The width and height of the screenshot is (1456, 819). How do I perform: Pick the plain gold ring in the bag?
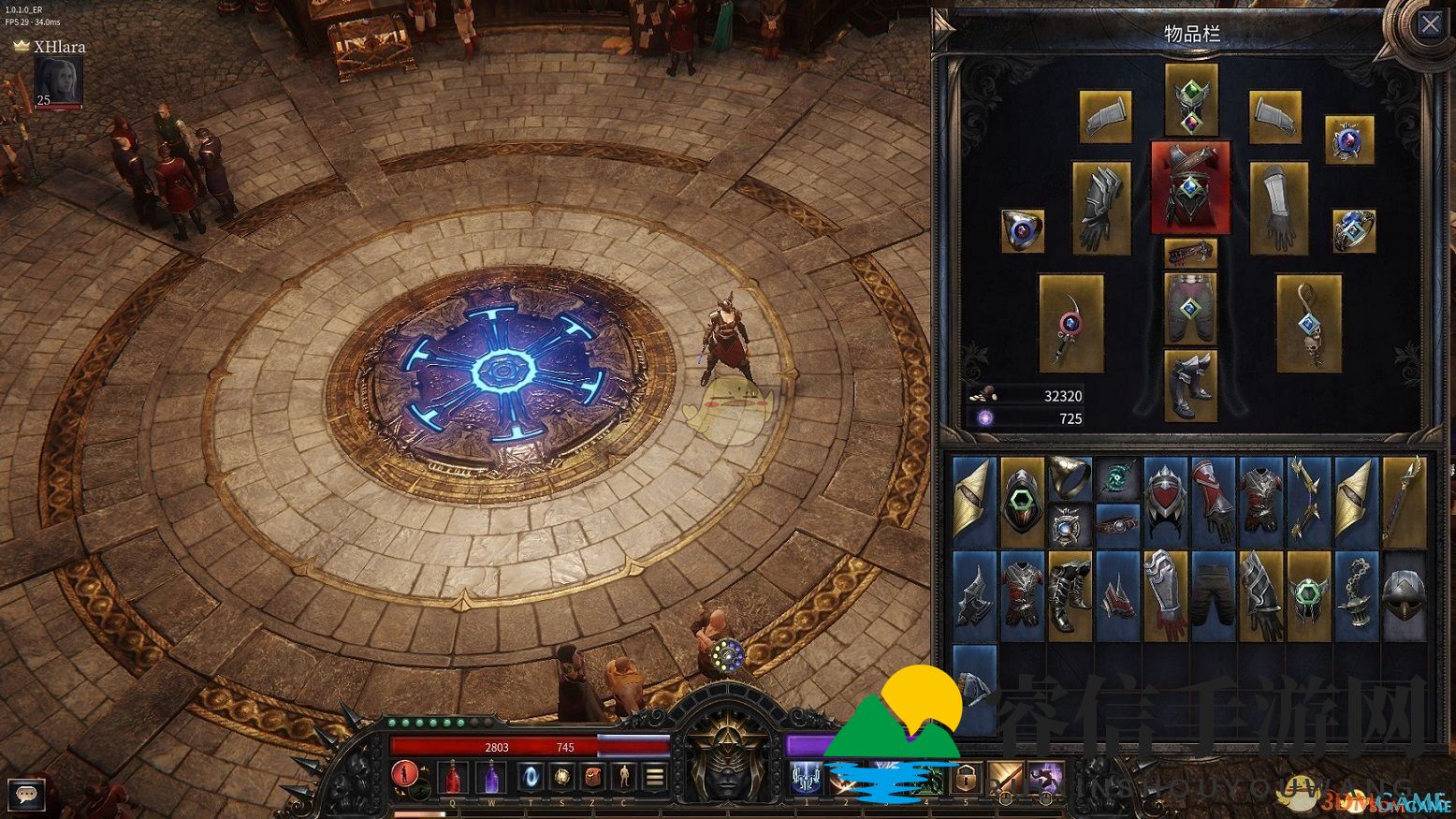pos(1070,478)
